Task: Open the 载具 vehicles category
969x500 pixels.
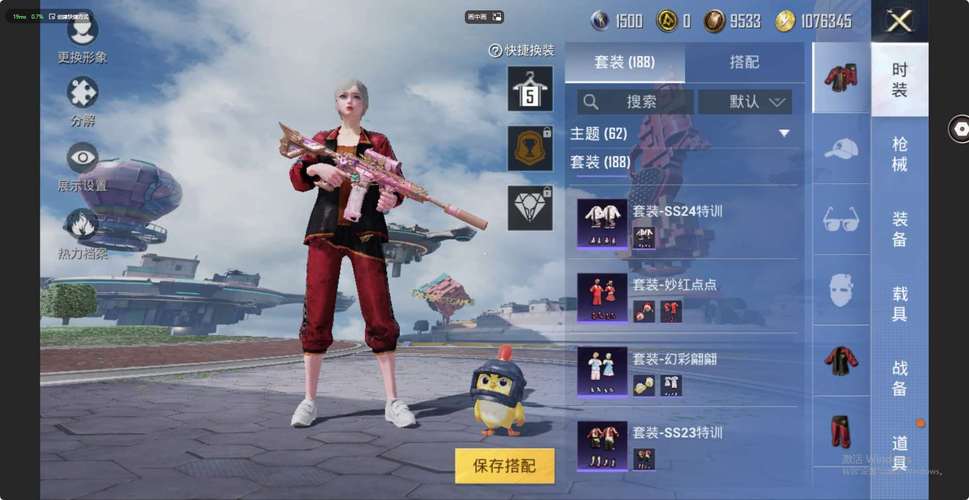Action: [900, 303]
